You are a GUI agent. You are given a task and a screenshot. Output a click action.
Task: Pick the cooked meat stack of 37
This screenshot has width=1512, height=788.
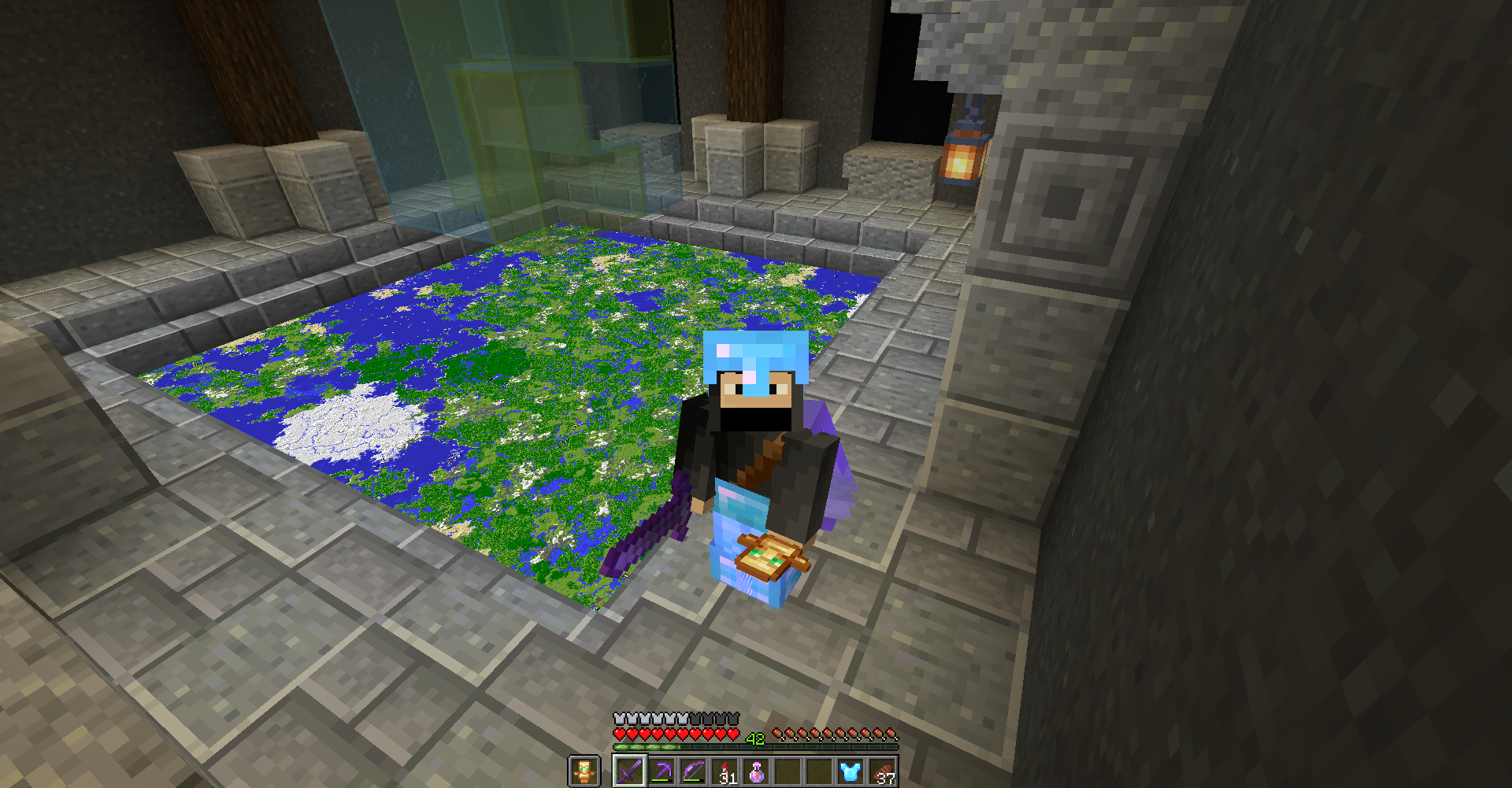coord(882,771)
